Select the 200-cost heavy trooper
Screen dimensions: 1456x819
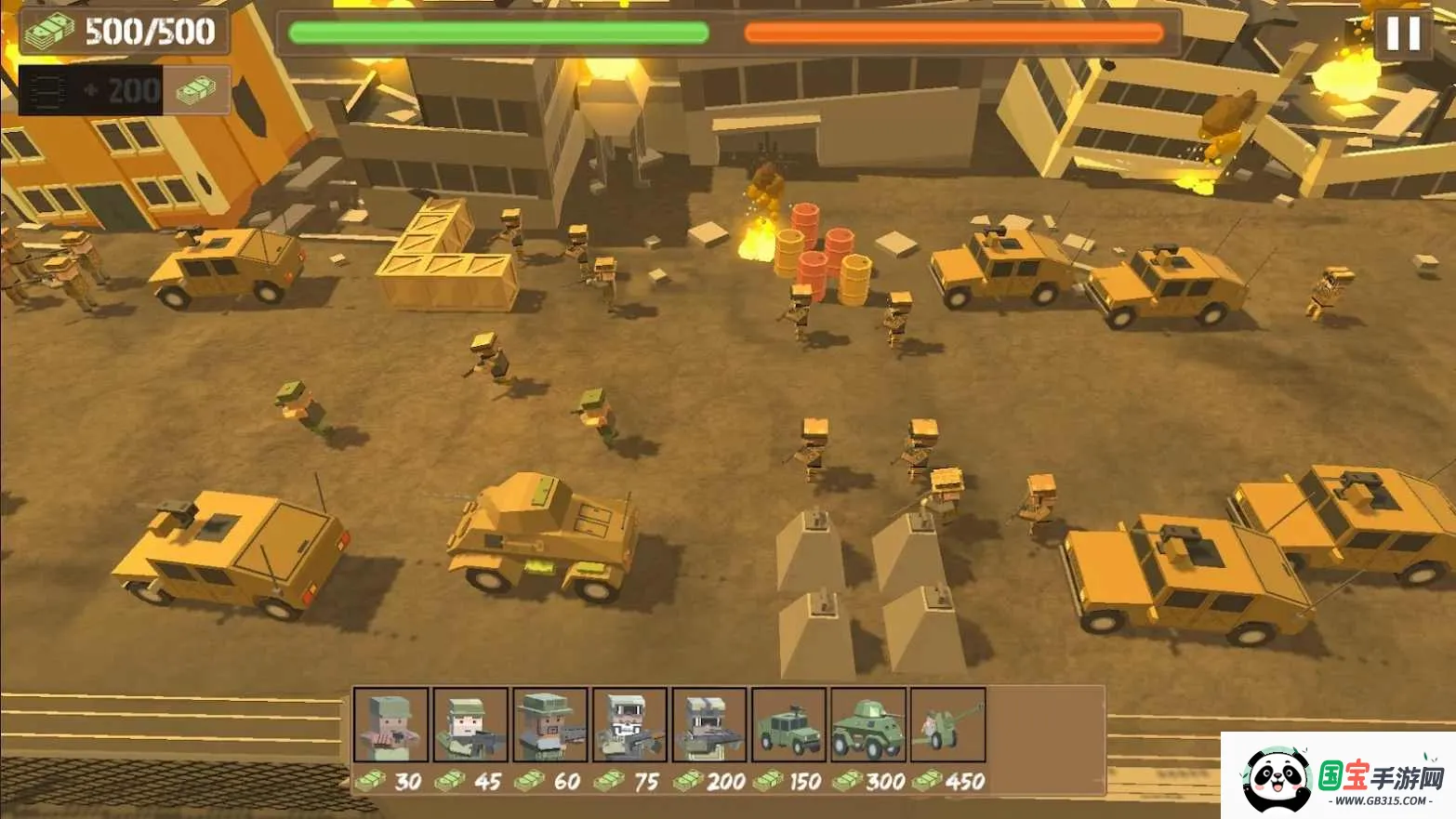[709, 725]
